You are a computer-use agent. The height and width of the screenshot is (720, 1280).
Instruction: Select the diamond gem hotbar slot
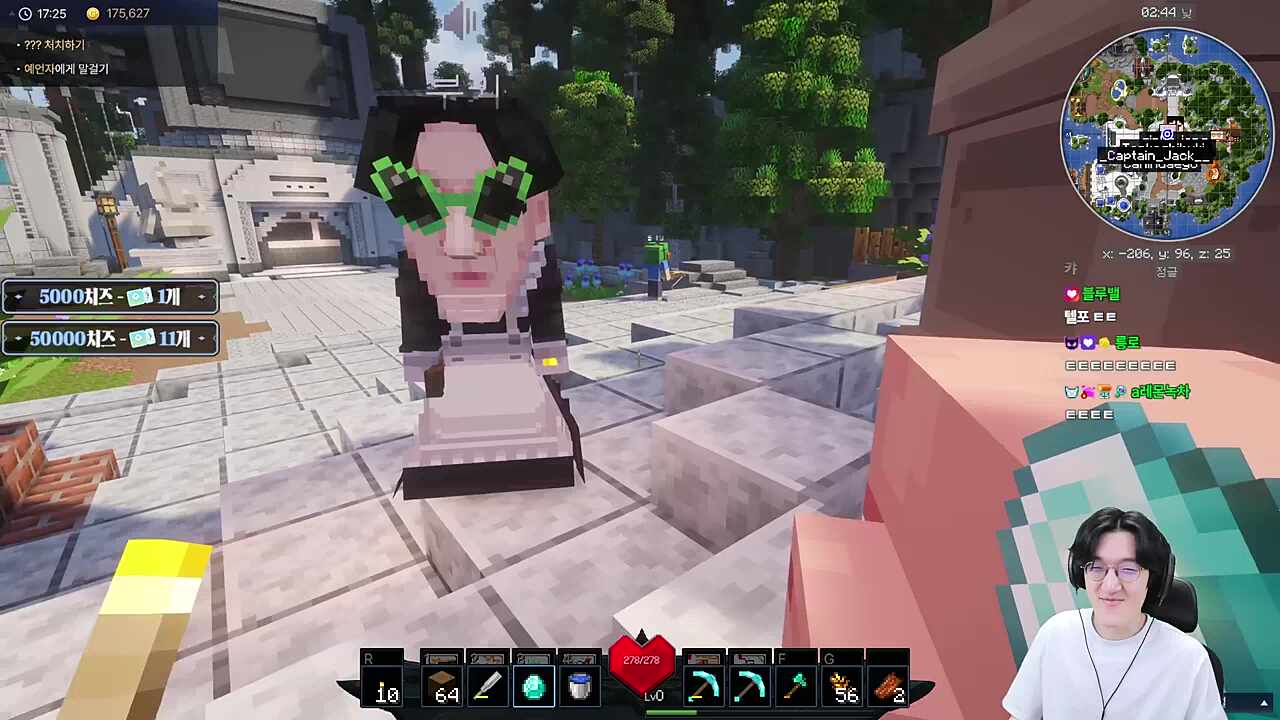click(533, 687)
